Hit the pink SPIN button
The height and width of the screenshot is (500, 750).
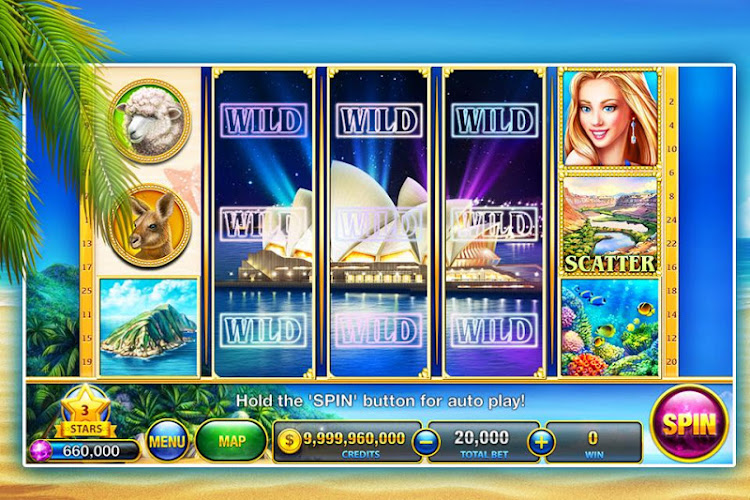click(690, 423)
